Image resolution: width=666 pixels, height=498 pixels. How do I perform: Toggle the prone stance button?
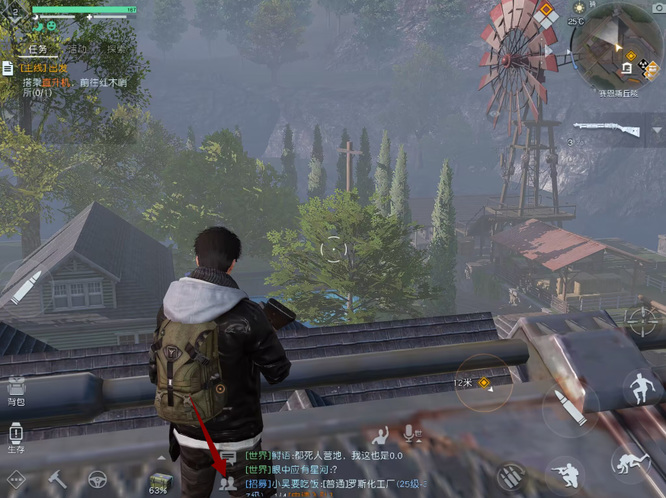[x=631, y=463]
